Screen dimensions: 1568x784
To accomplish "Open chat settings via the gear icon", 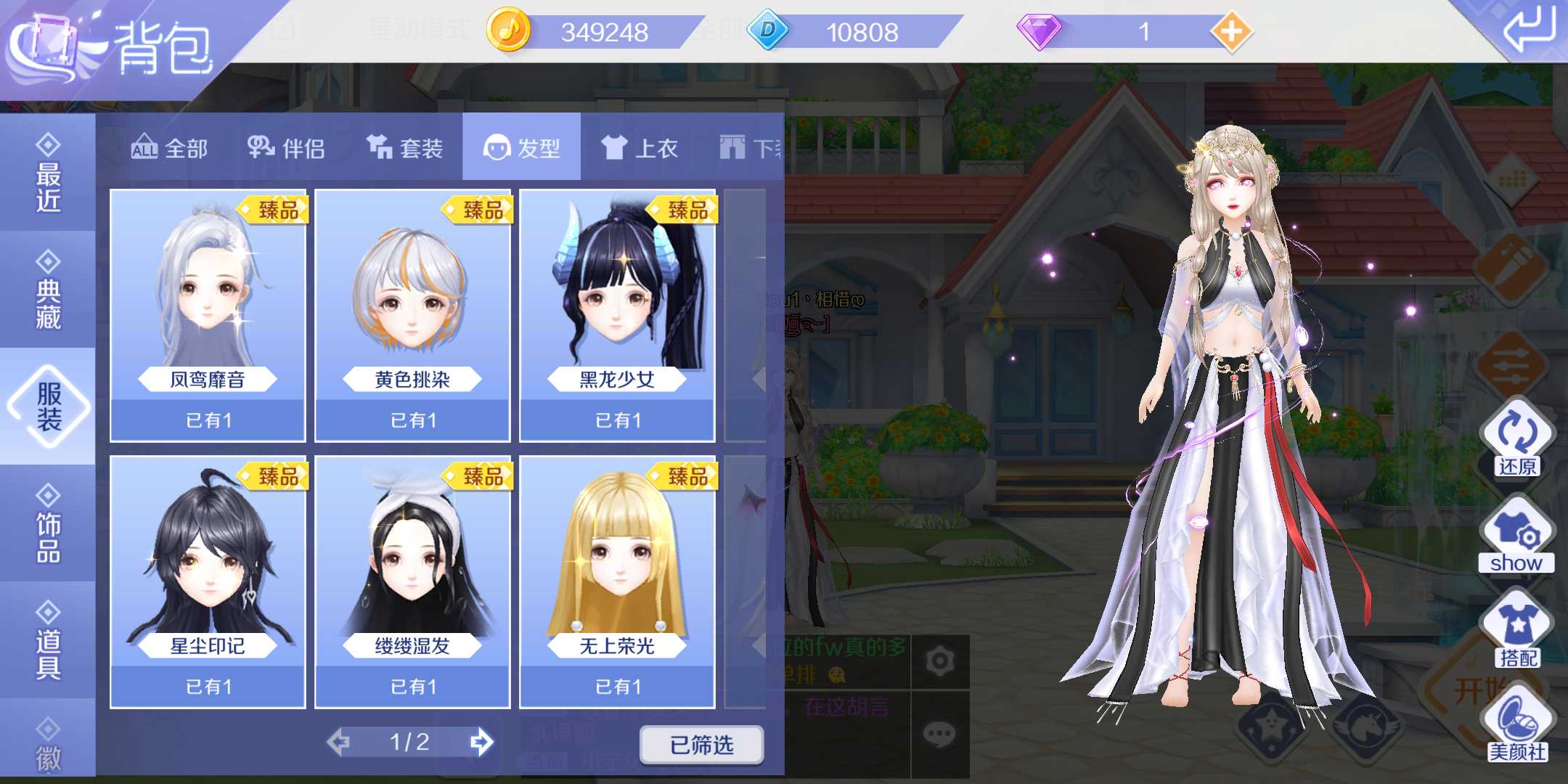I will [942, 659].
